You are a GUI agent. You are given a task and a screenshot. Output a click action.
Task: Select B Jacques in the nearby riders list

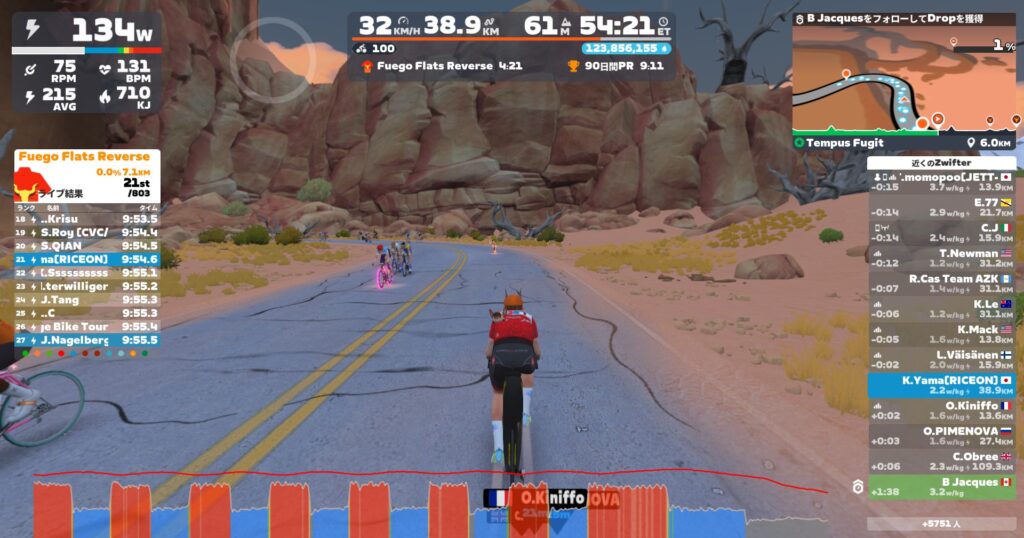pos(941,487)
